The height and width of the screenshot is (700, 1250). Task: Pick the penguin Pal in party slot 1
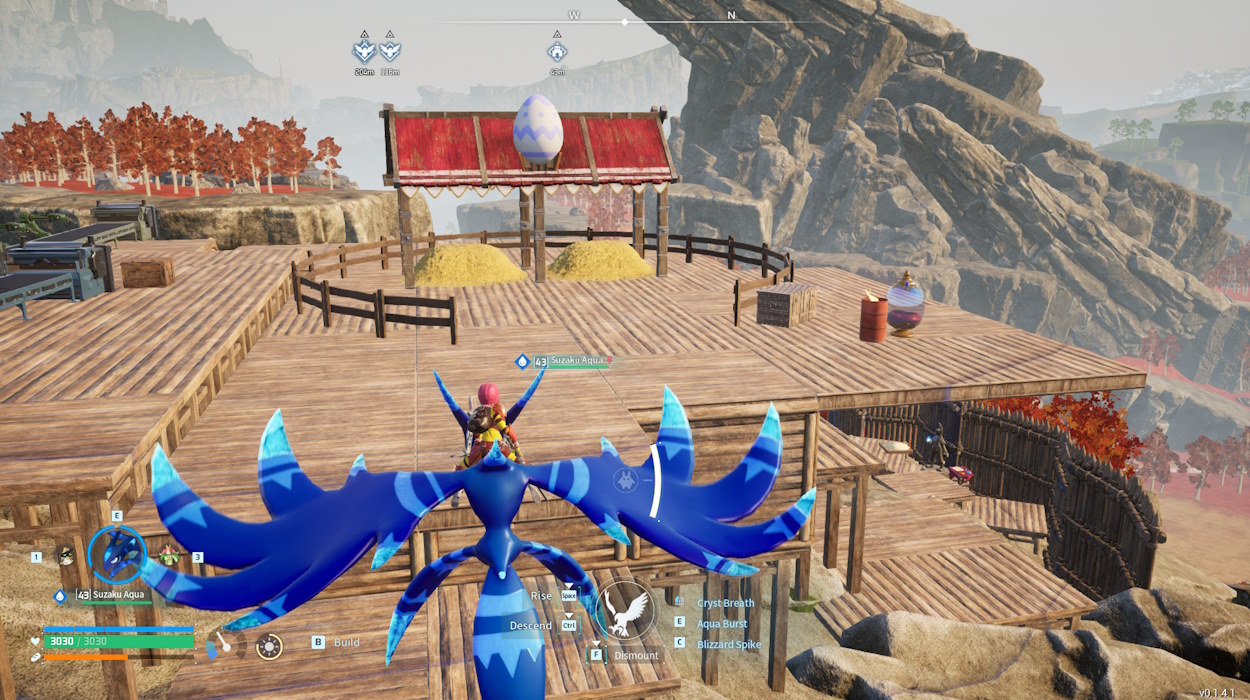66,556
